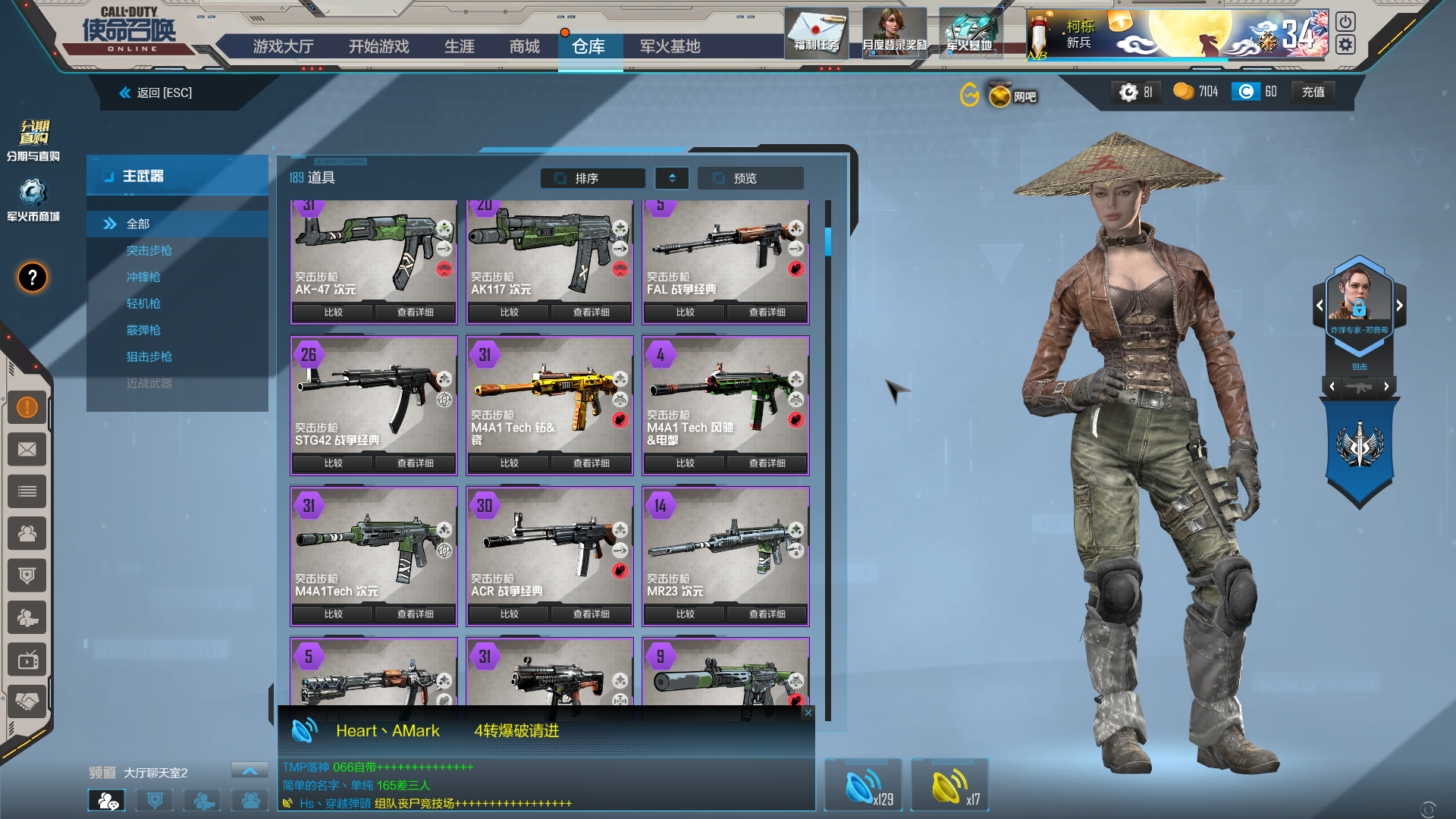Click the 预览 preview button
The height and width of the screenshot is (819, 1456).
pos(749,178)
